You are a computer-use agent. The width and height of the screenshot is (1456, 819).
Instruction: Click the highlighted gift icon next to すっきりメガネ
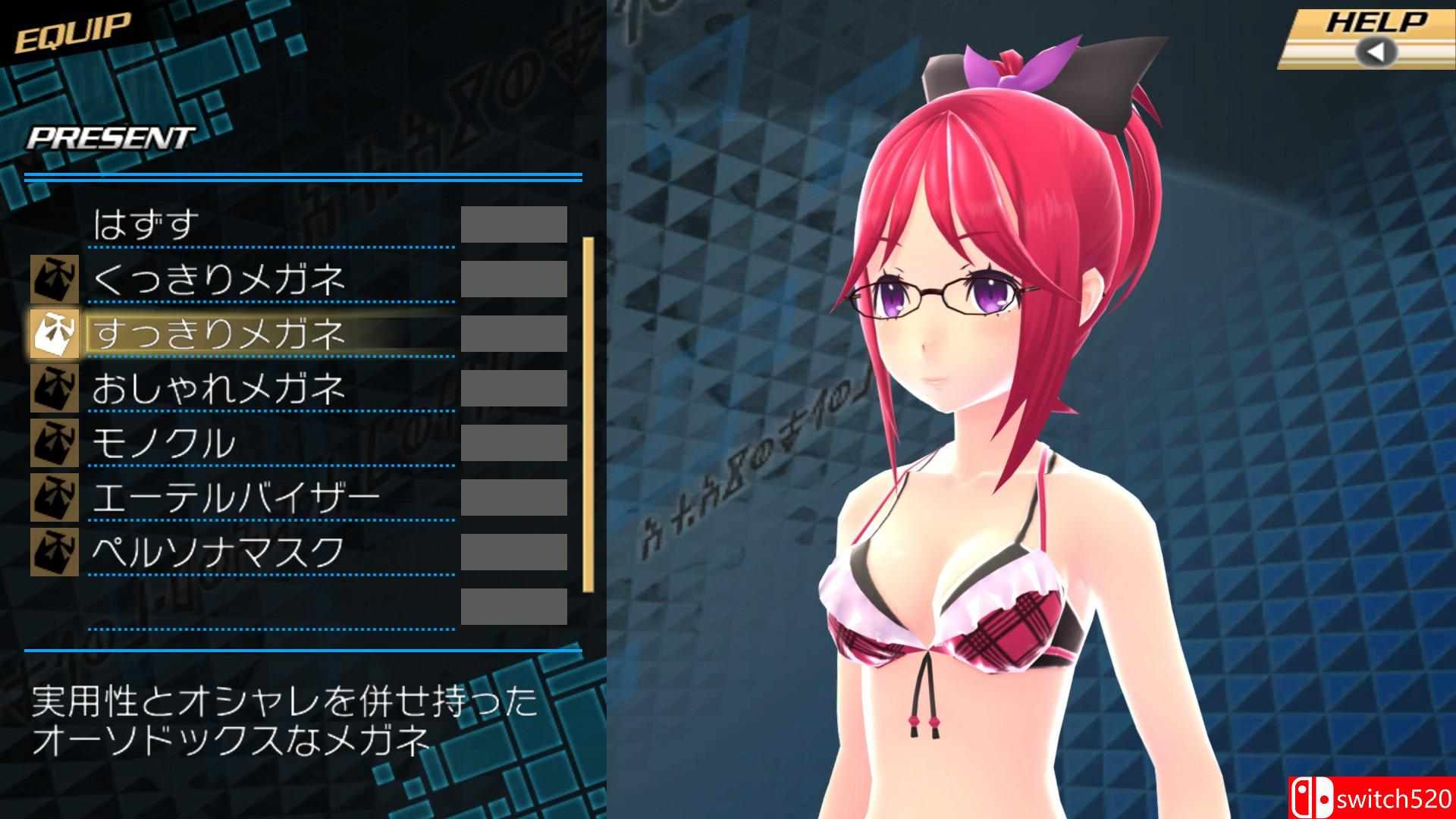tap(55, 334)
